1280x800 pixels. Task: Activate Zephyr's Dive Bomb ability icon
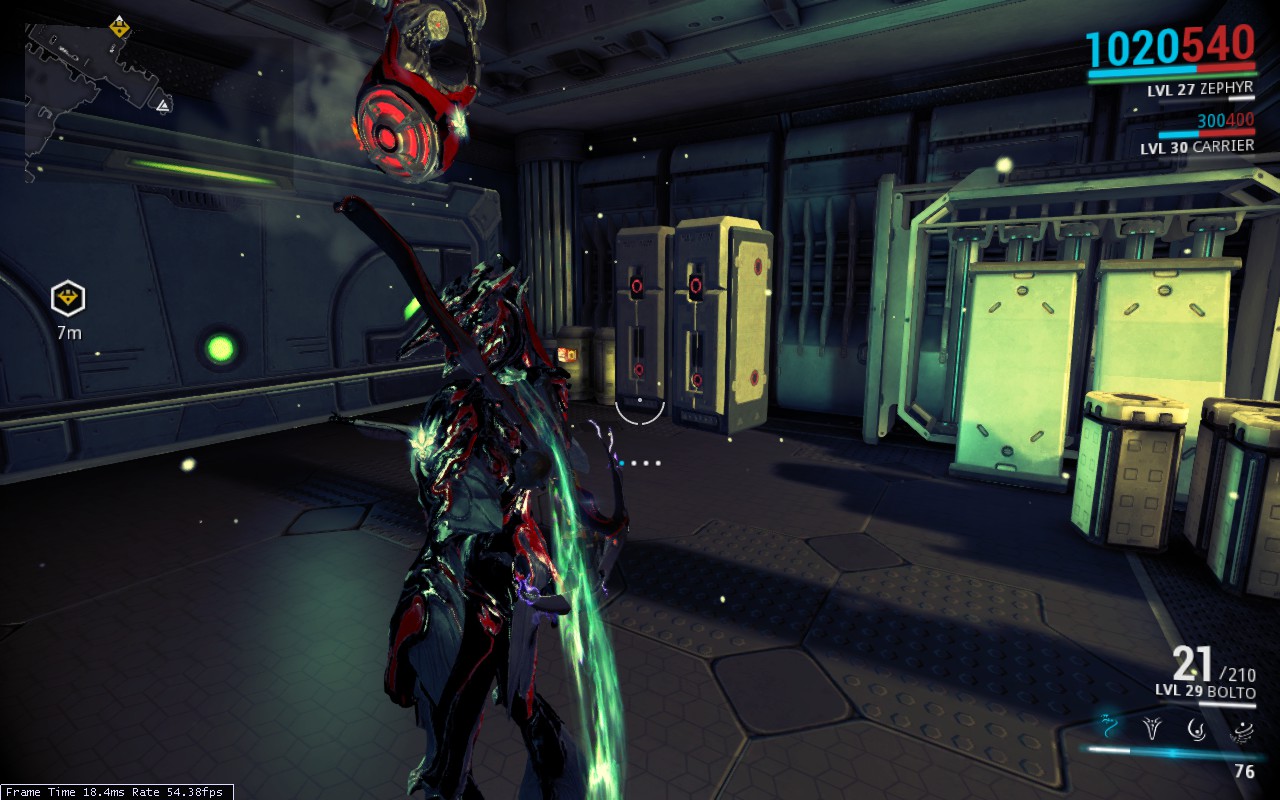point(1153,727)
